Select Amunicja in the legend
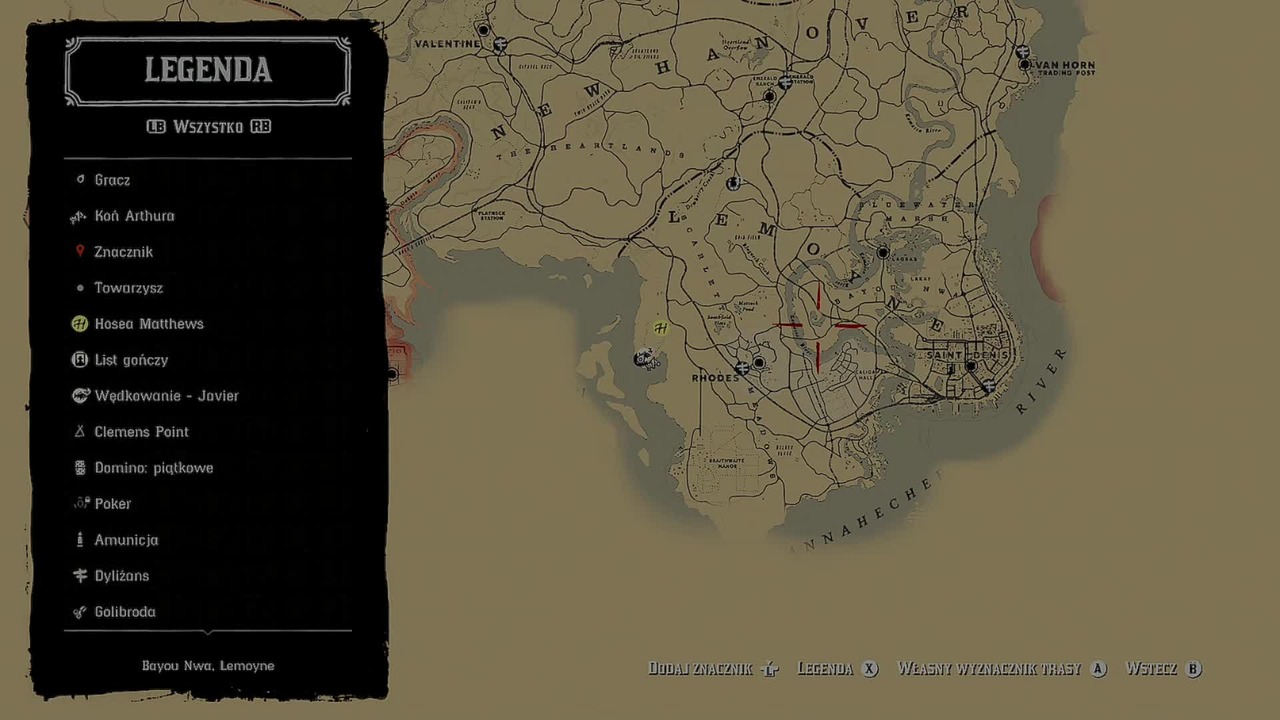The image size is (1280, 720). (x=126, y=540)
